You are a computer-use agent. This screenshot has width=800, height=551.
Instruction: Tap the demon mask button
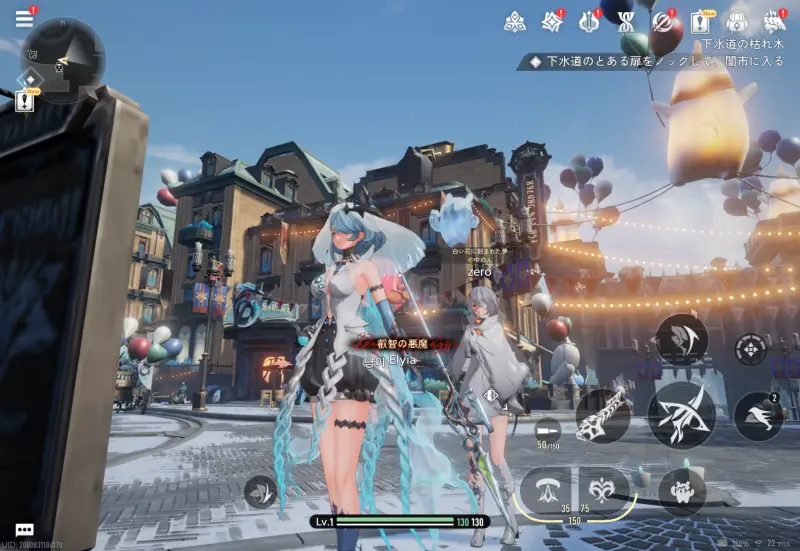(682, 492)
